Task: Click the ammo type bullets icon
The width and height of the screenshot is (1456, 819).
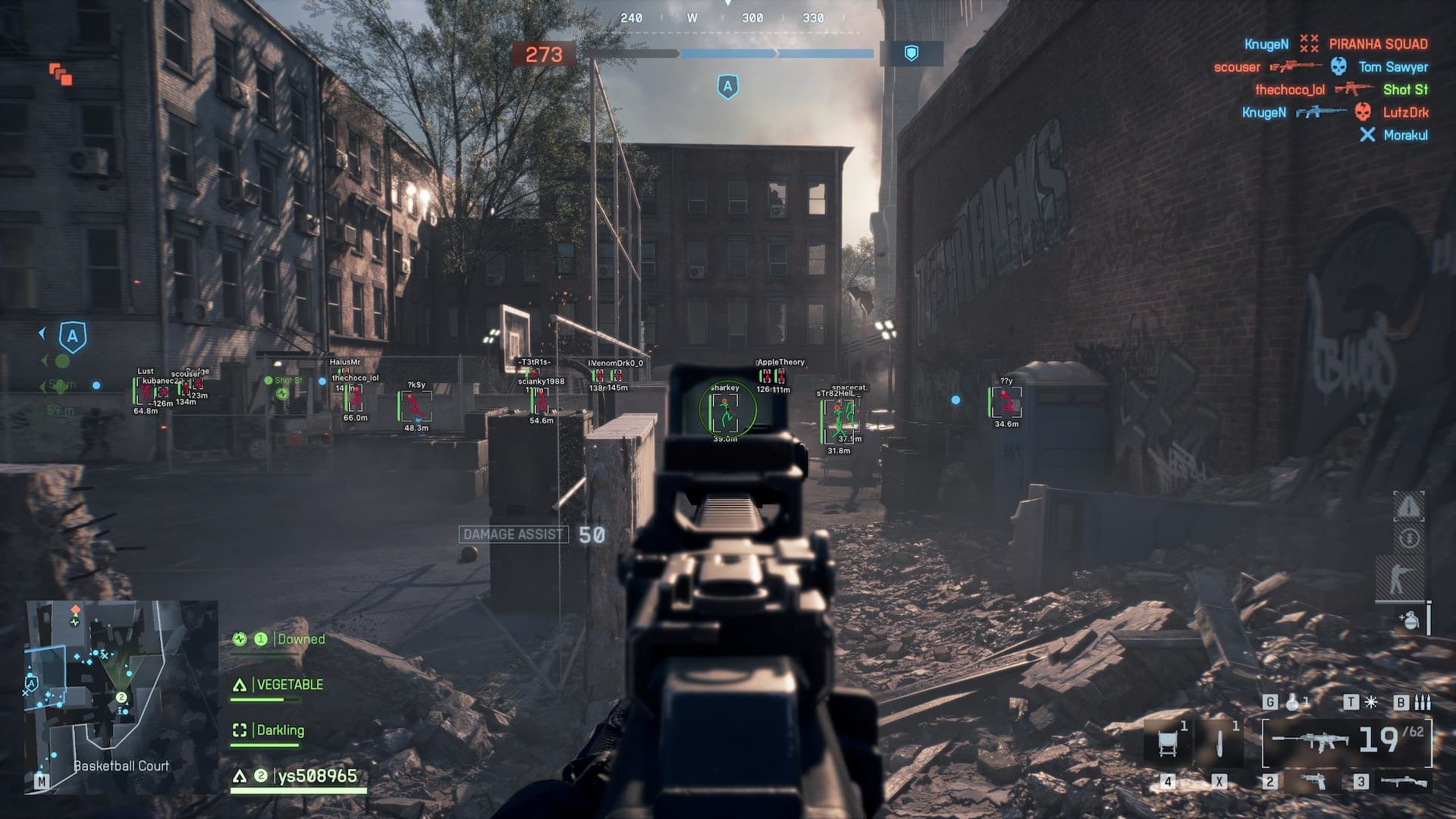Action: coord(1423,702)
